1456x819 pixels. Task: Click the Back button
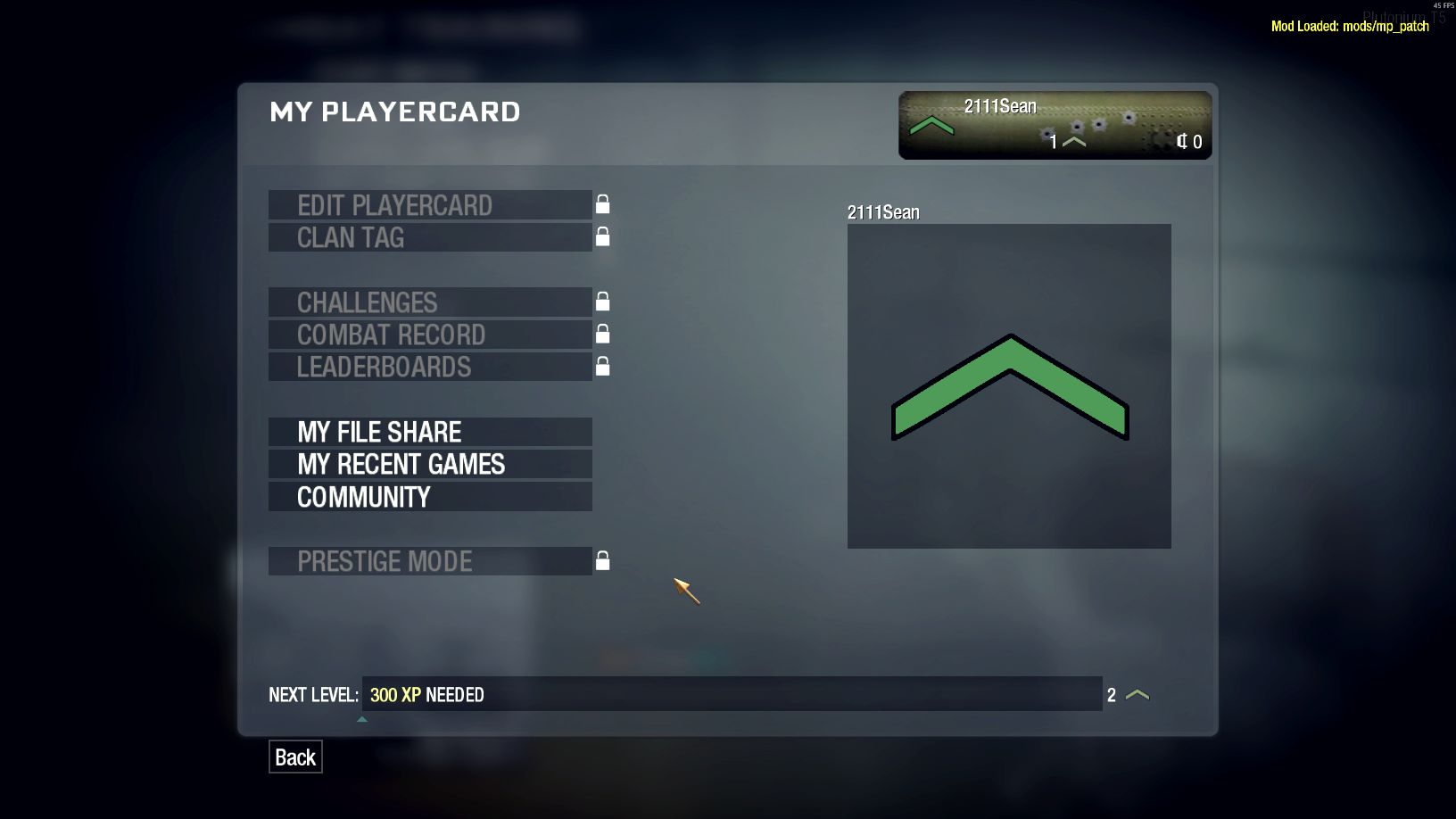tap(295, 757)
